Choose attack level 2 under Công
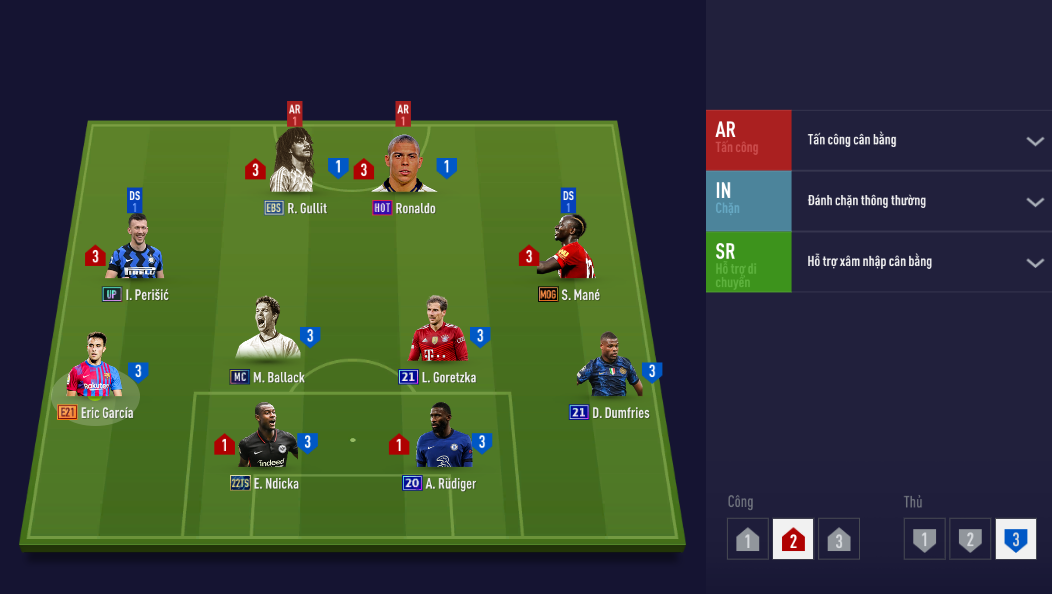Viewport: 1052px width, 594px height. tap(793, 539)
